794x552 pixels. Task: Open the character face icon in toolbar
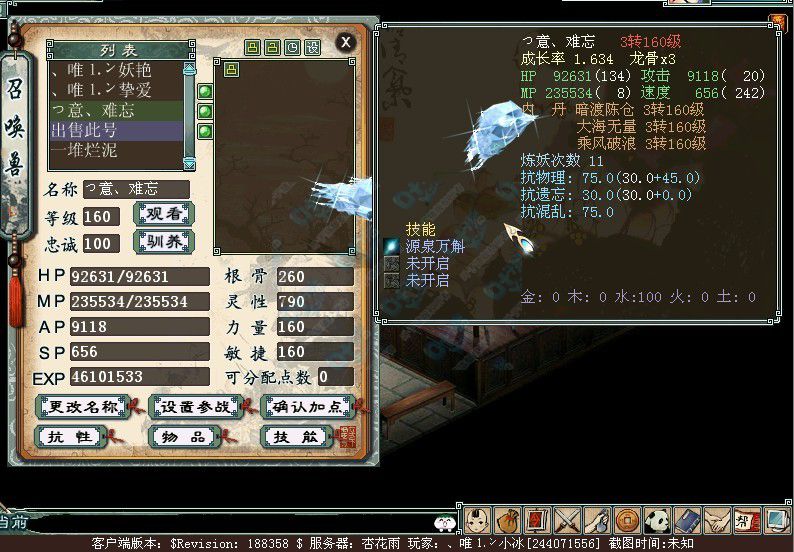point(481,520)
